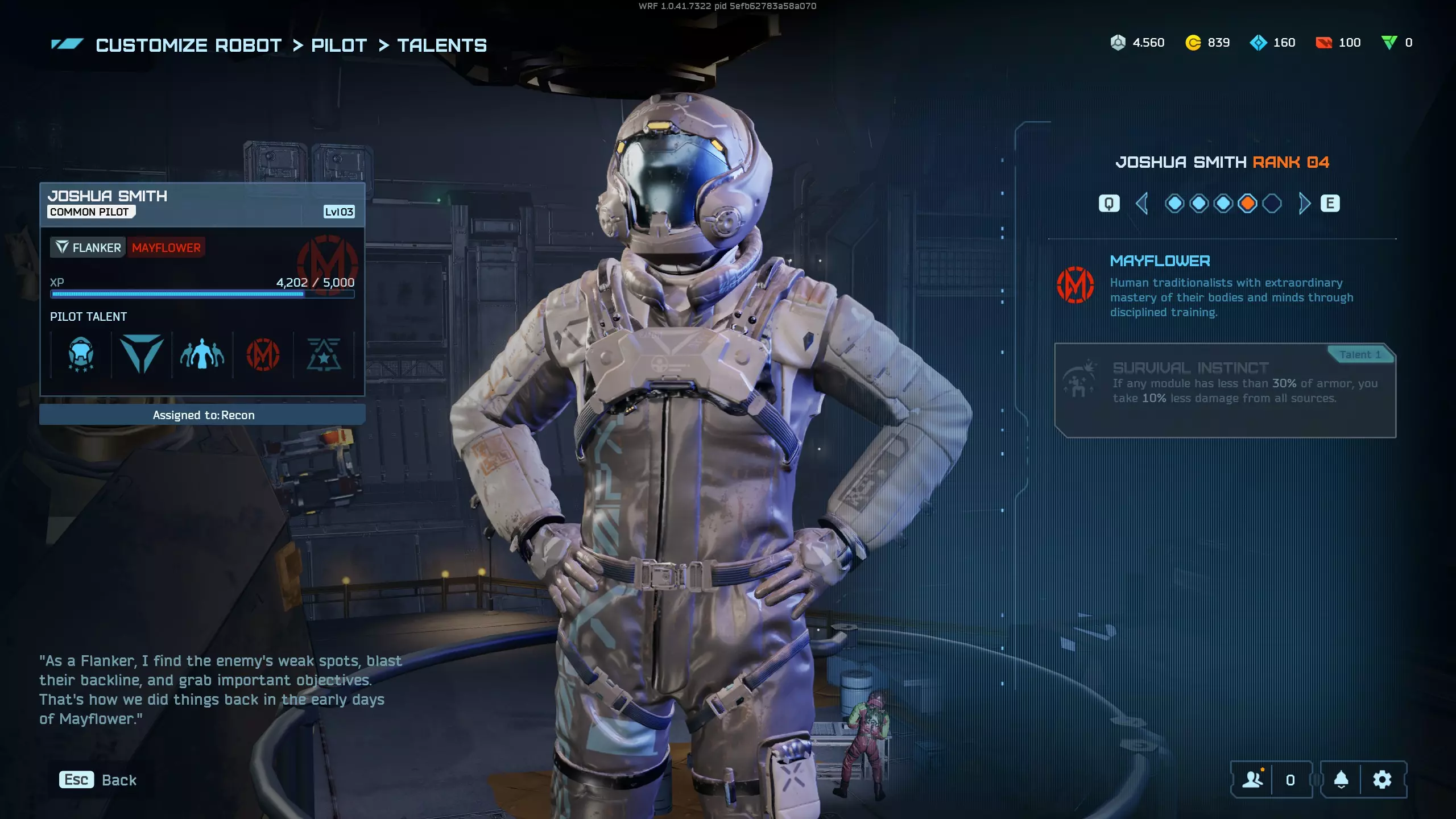Select the empty fifth rank diamond

1272,204
